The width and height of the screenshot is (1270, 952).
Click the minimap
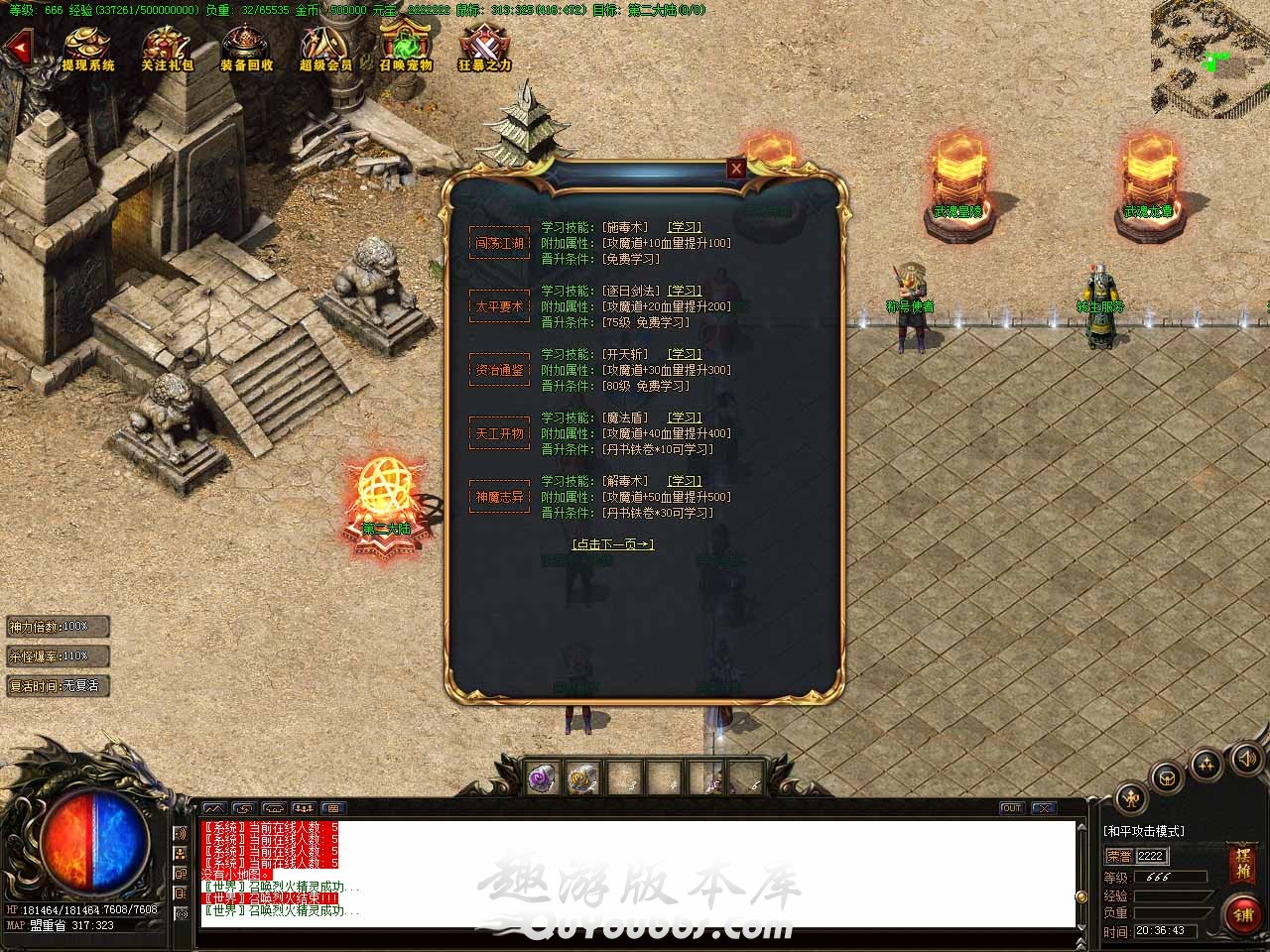click(1209, 59)
